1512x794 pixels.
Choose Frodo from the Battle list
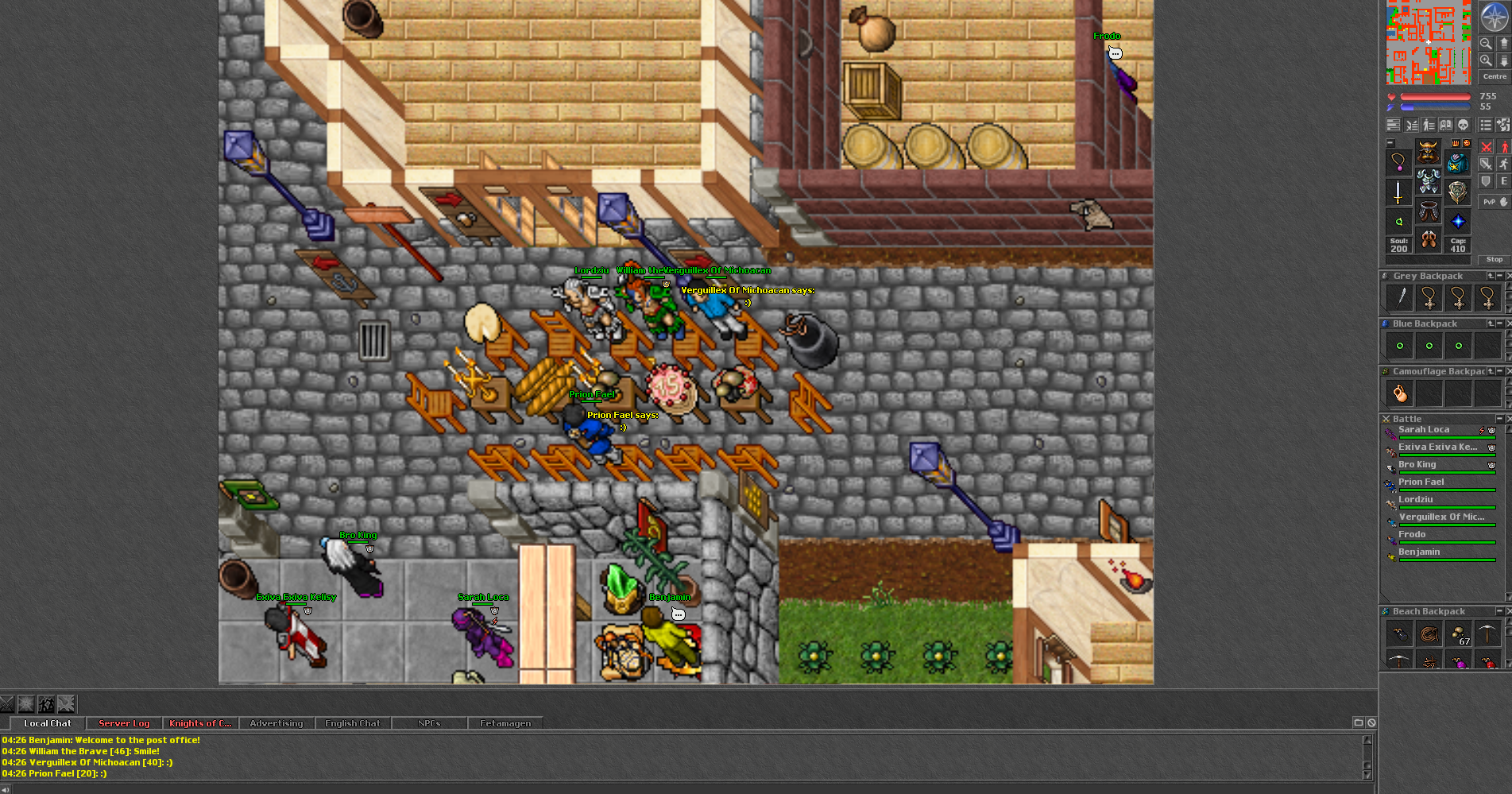1412,535
